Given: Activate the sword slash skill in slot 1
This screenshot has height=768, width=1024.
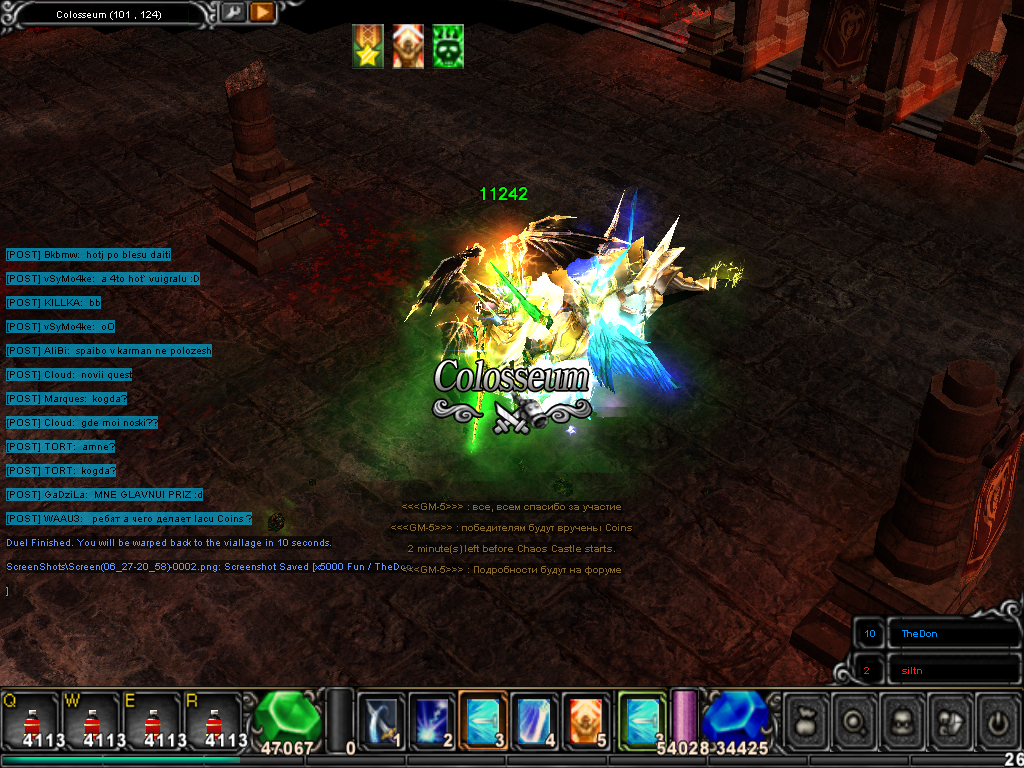Looking at the screenshot, I should [x=381, y=718].
